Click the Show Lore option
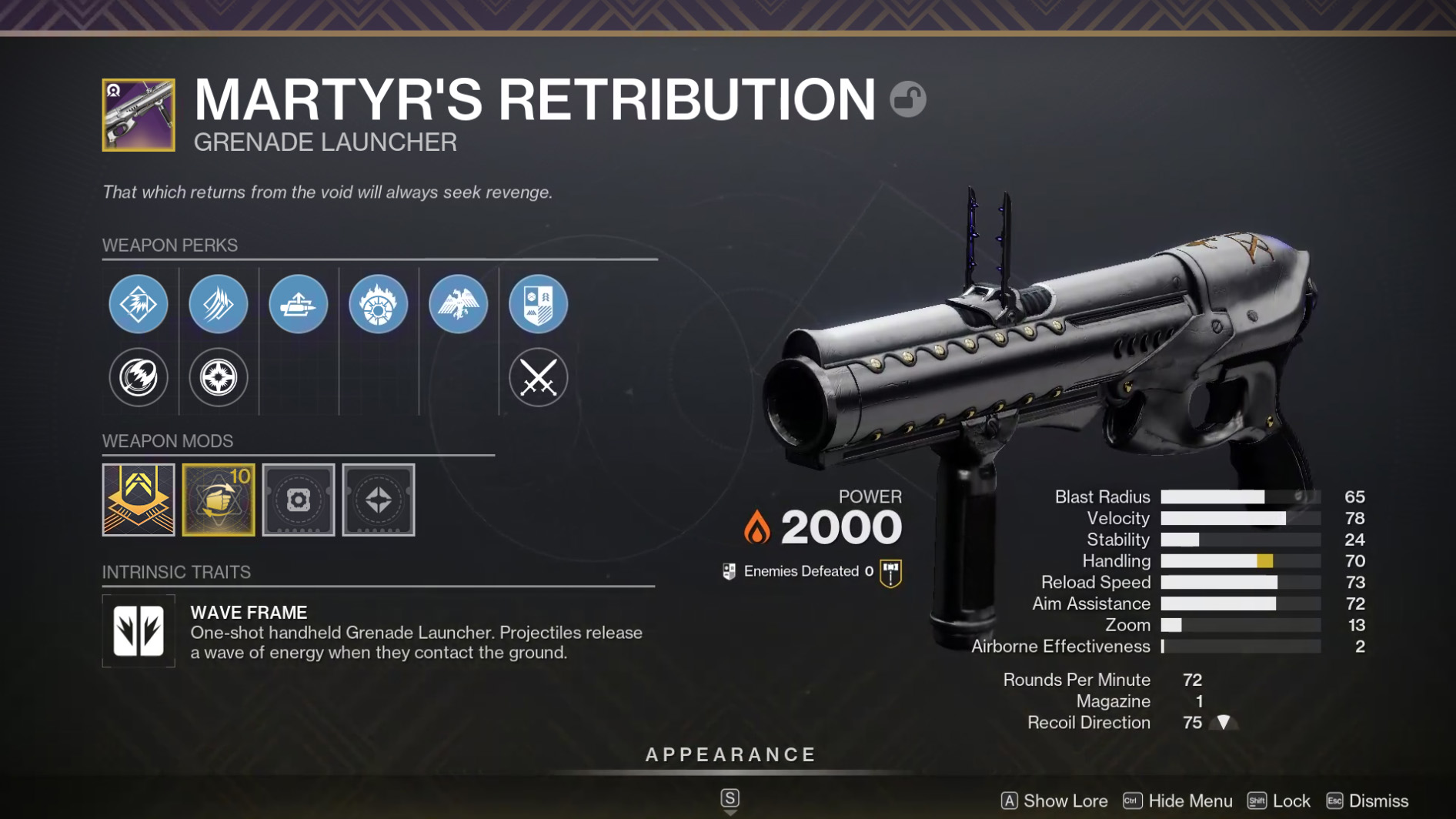 tap(1054, 801)
